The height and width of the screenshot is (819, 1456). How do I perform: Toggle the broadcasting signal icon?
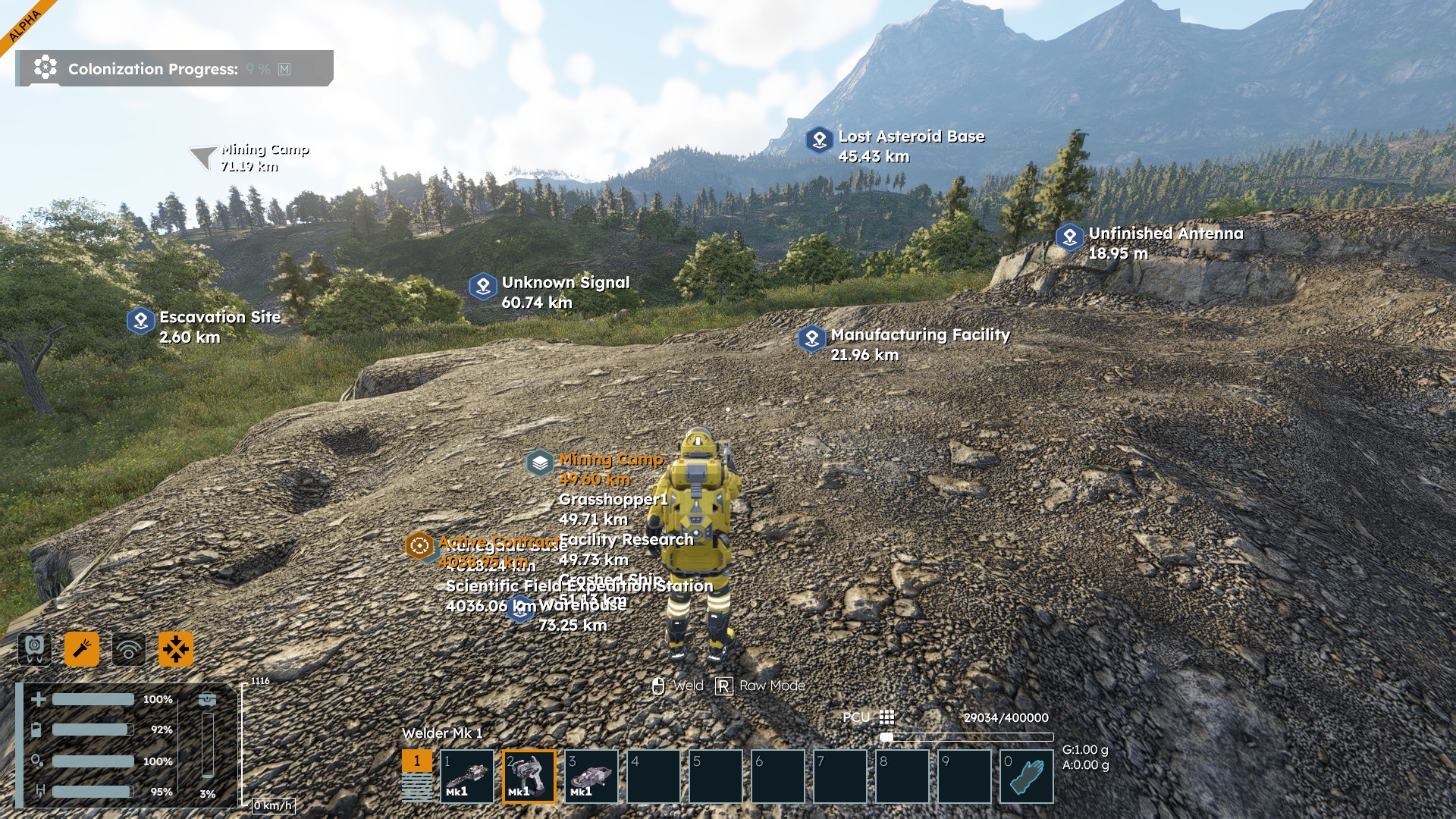[129, 649]
